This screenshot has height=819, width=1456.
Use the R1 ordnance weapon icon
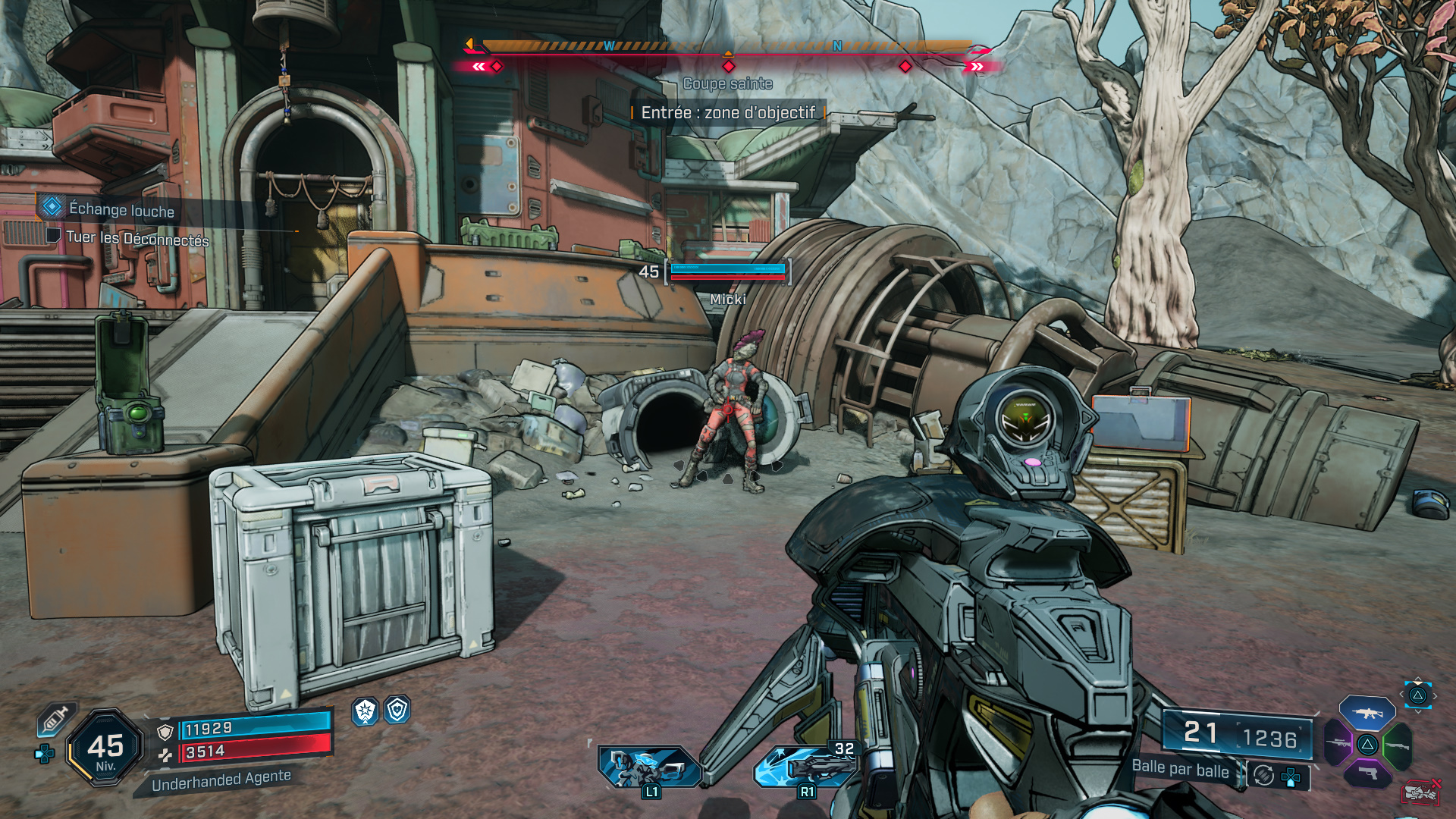(805, 767)
